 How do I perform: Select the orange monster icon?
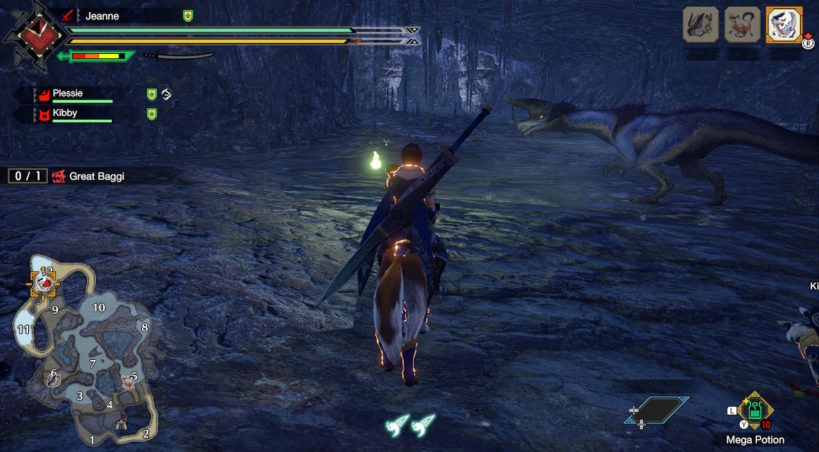741,25
